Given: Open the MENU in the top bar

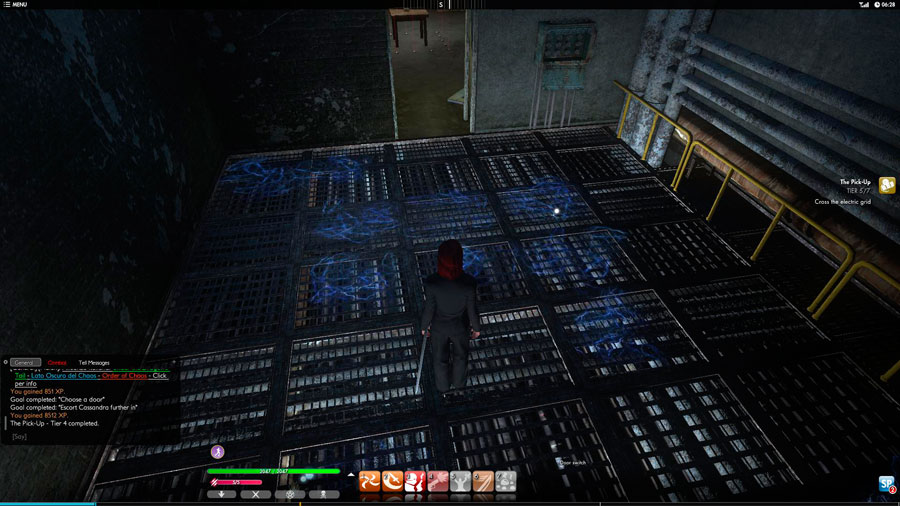Looking at the screenshot, I should [15, 5].
